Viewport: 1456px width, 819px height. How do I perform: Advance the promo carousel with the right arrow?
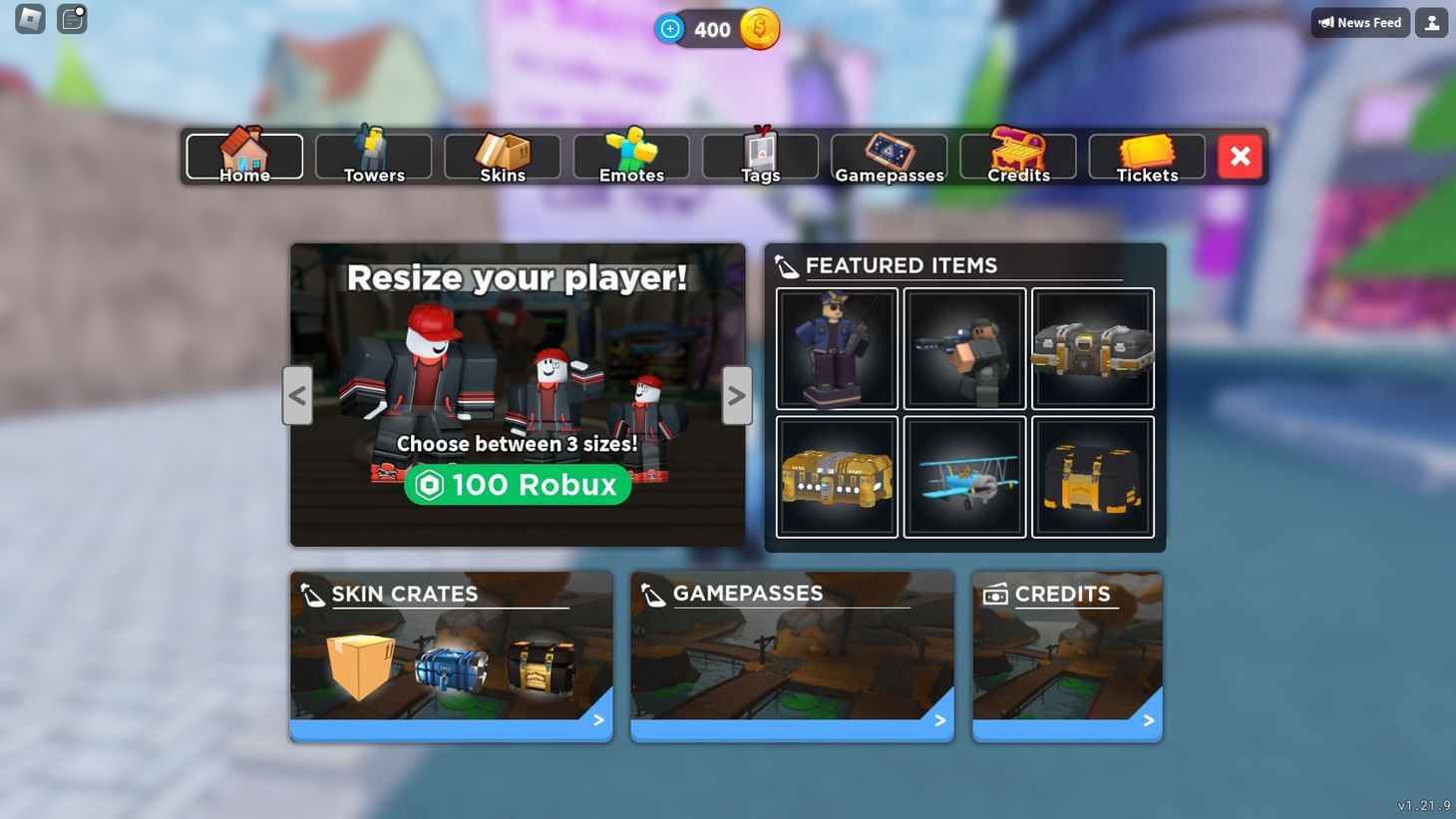736,395
